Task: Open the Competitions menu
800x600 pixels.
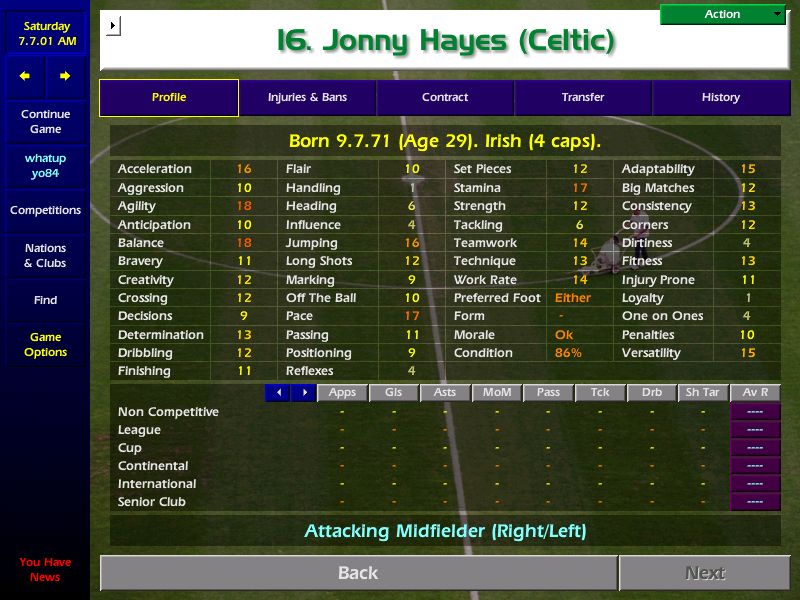Action: tap(45, 211)
